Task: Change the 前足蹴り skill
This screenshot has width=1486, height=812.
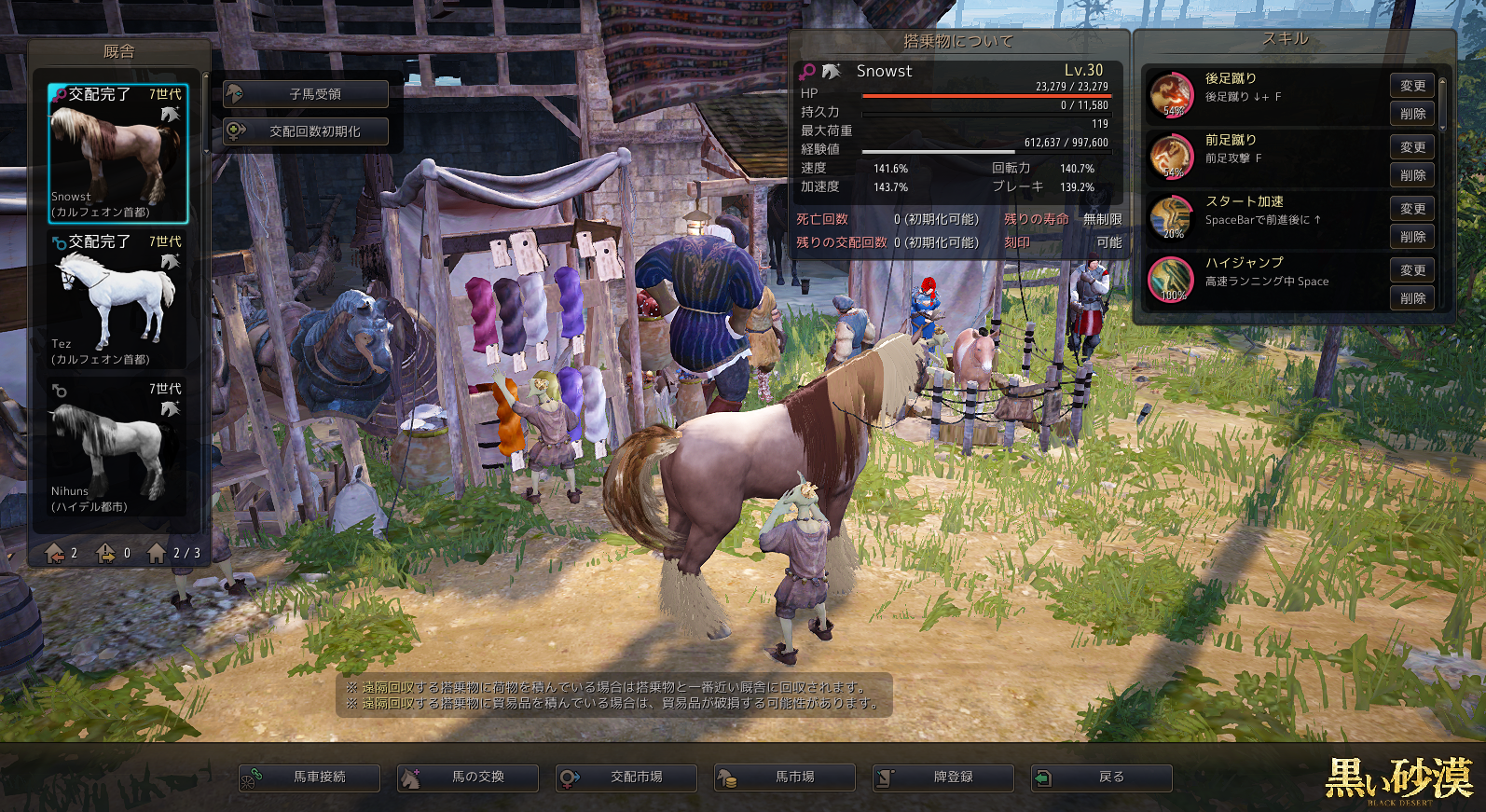Action: pos(1412,147)
